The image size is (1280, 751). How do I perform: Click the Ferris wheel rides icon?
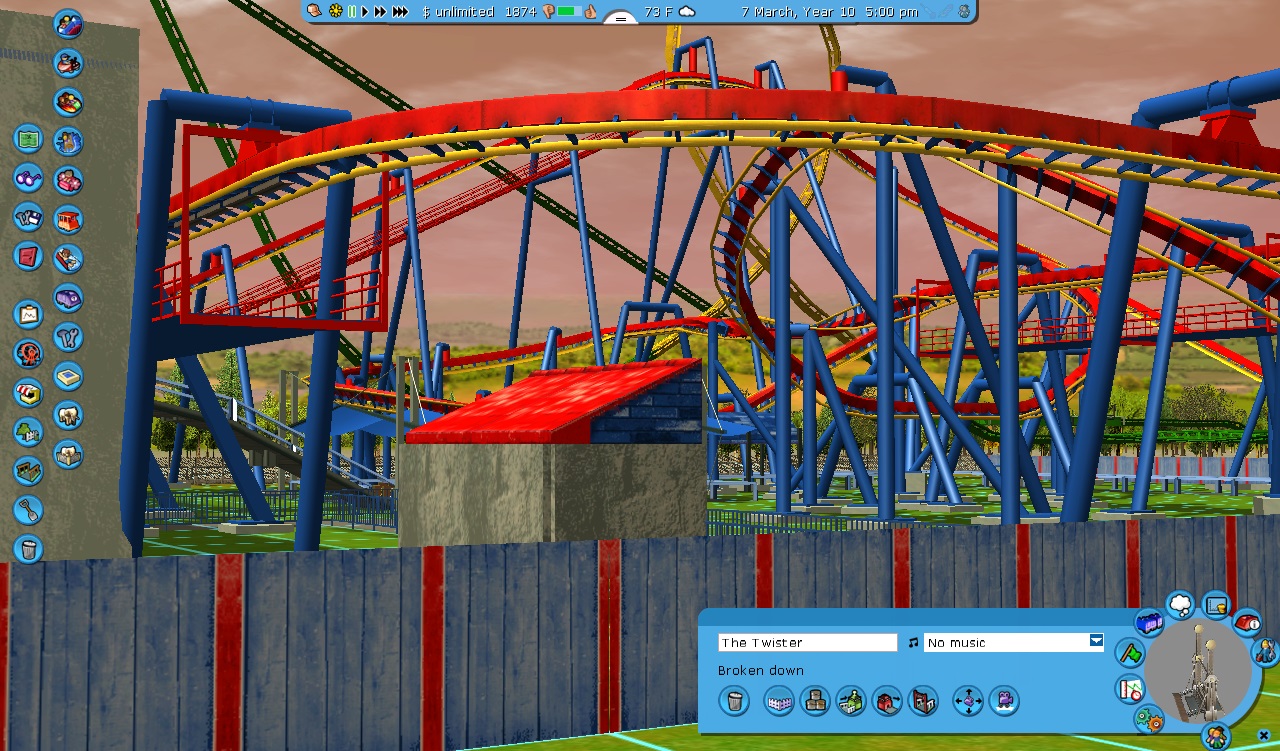[28, 353]
